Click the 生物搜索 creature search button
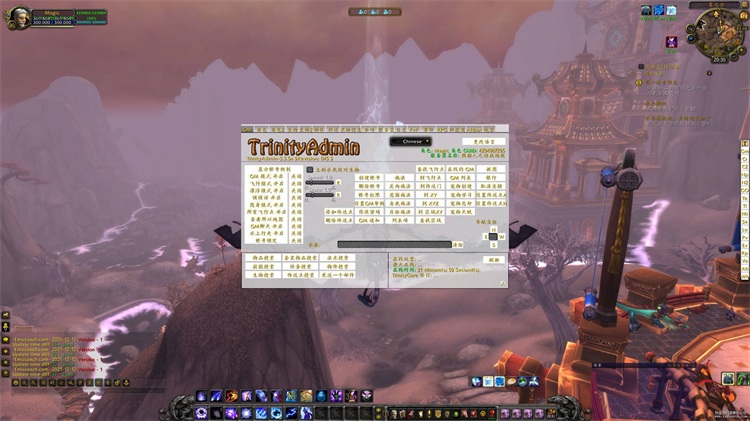The image size is (750, 421). tap(261, 275)
